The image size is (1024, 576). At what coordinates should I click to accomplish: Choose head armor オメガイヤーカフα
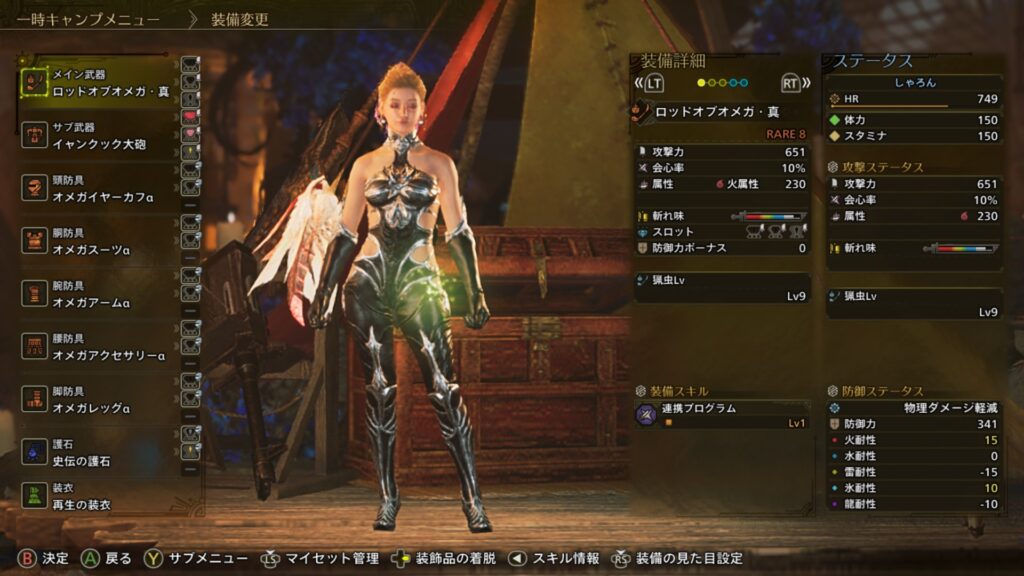pos(98,189)
